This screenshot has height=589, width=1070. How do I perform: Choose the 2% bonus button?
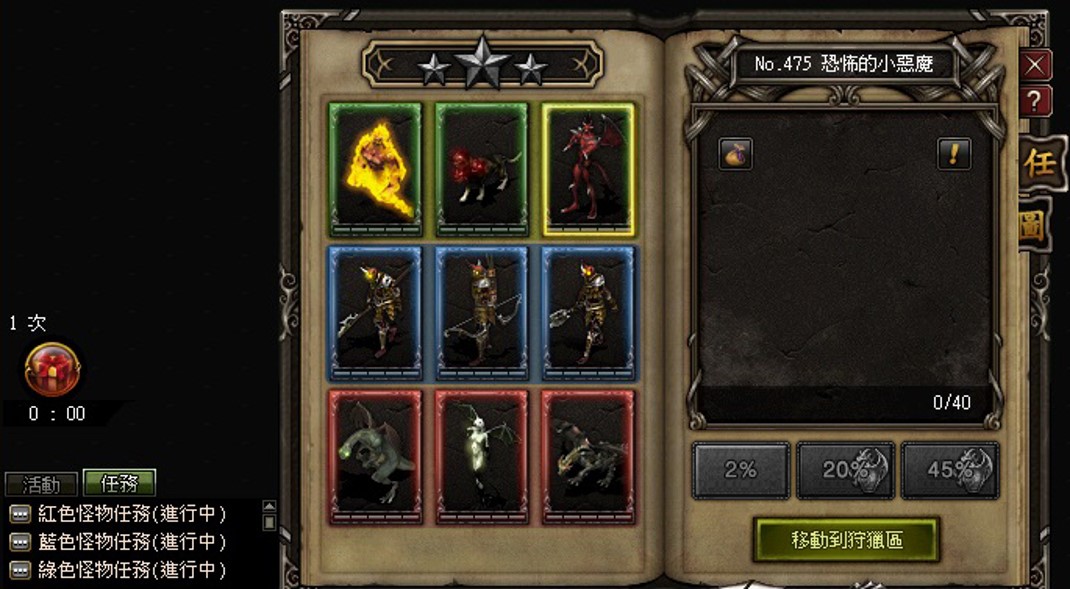pyautogui.click(x=741, y=470)
